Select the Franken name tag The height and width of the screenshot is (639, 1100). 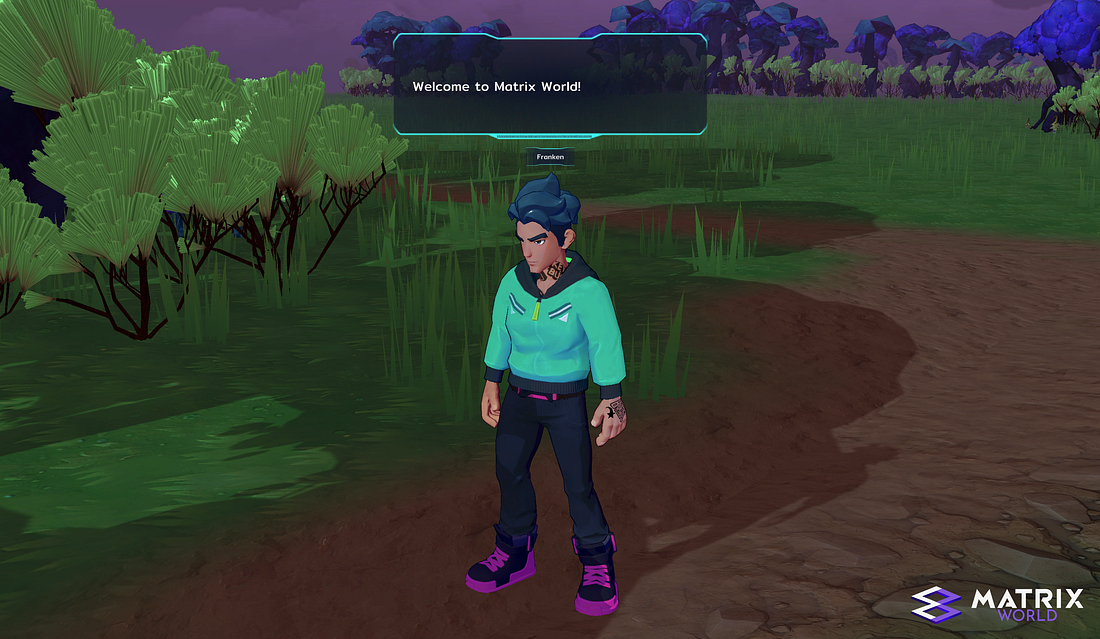click(x=550, y=157)
